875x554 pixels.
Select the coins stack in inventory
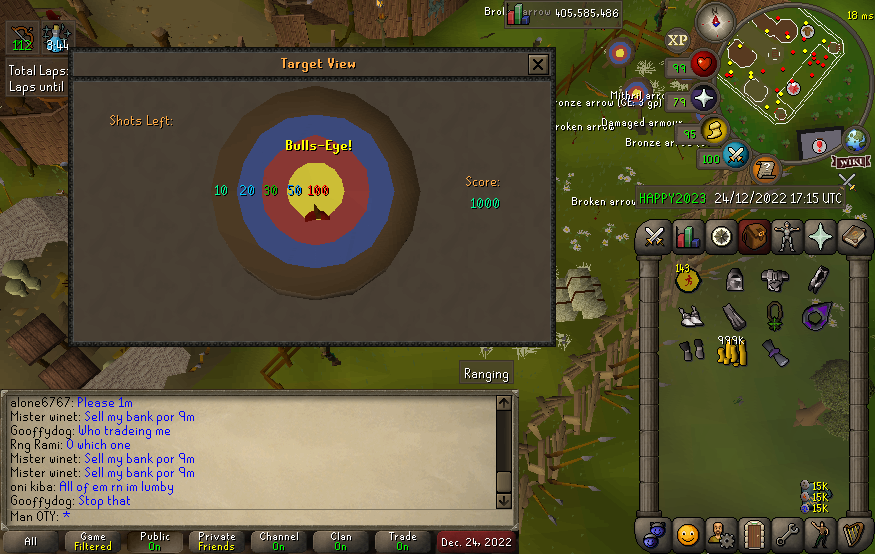[731, 352]
